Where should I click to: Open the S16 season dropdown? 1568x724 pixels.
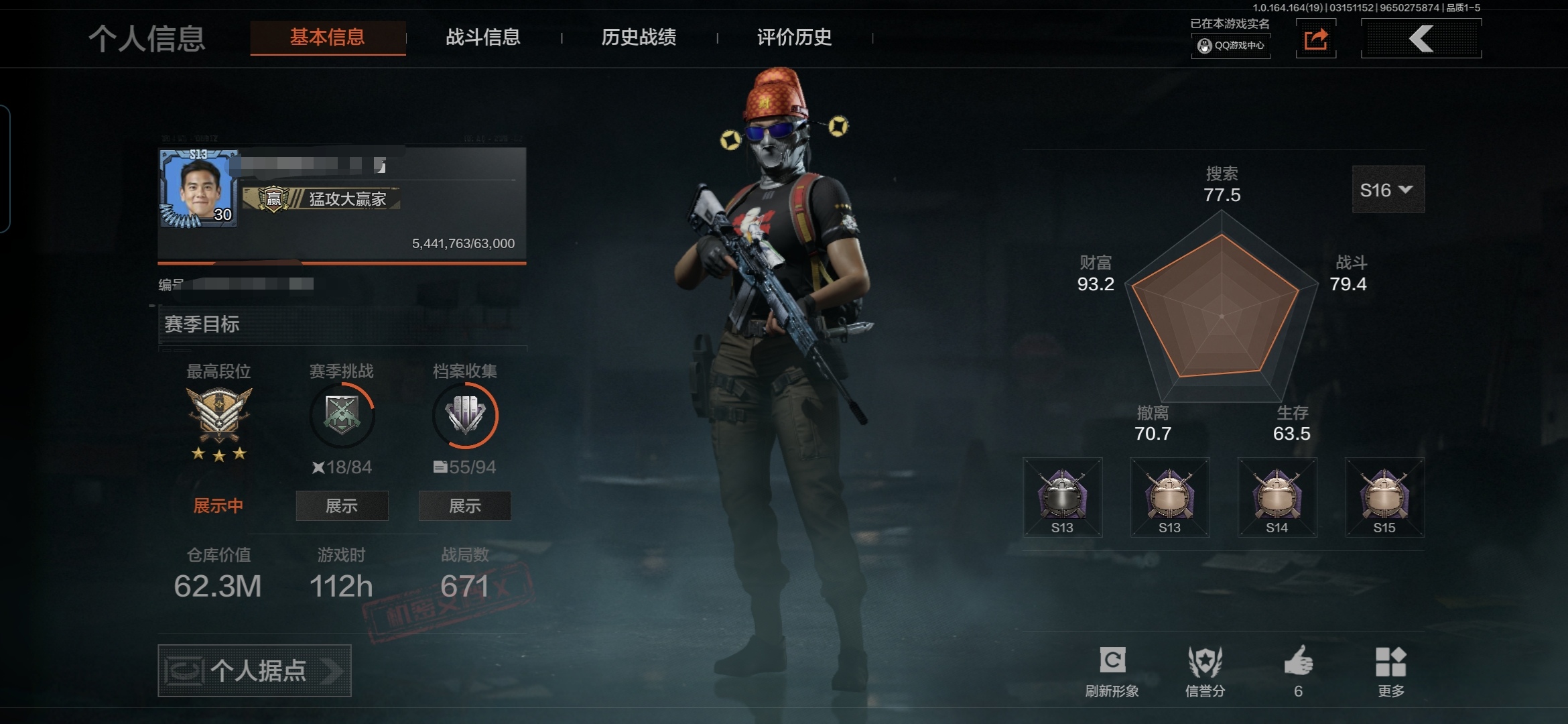pyautogui.click(x=1388, y=190)
